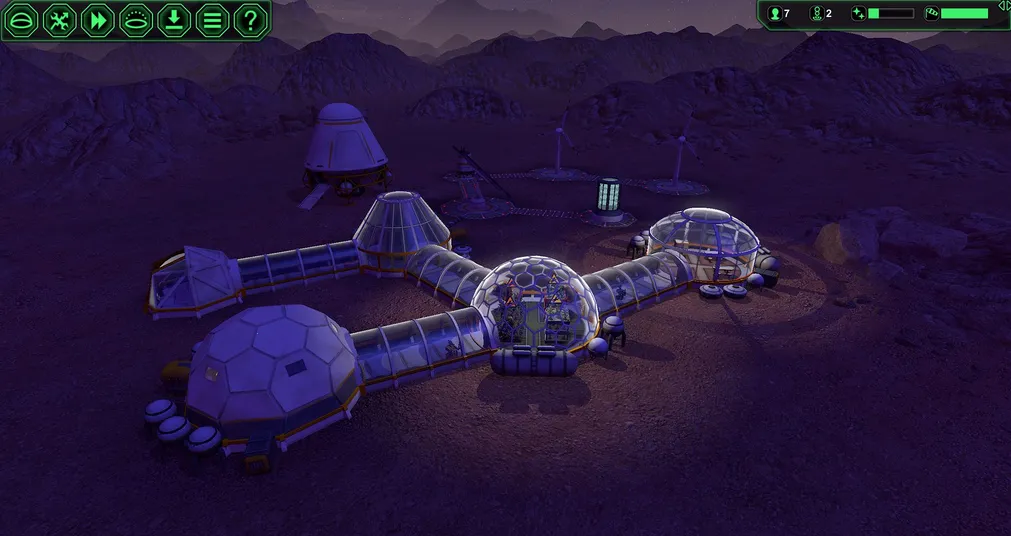Select the bot count icon
Screen dimensions: 1011x536
816,13
